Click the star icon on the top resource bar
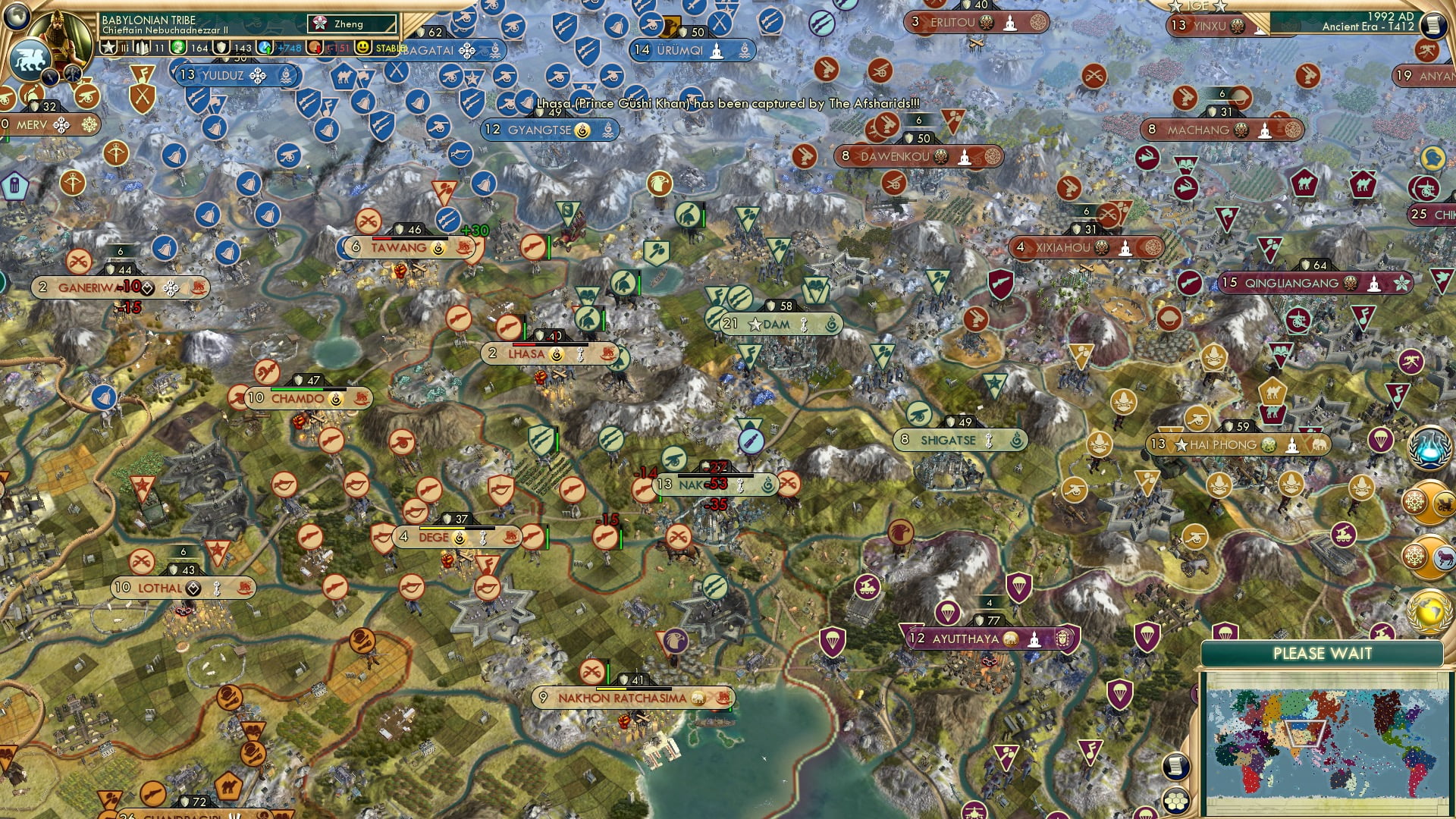The height and width of the screenshot is (819, 1456). click(x=108, y=47)
